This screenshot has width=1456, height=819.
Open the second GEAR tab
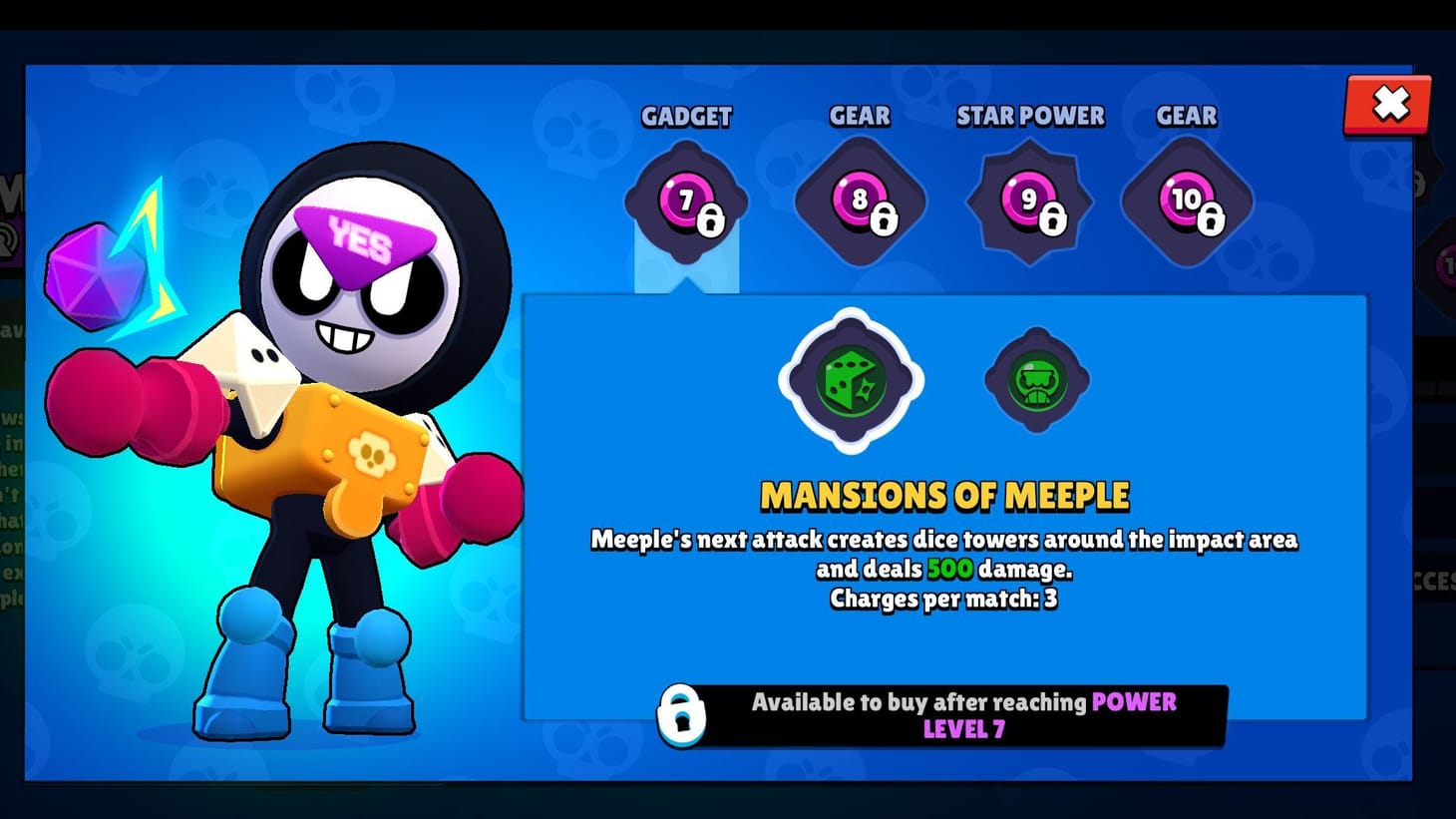point(1185,117)
